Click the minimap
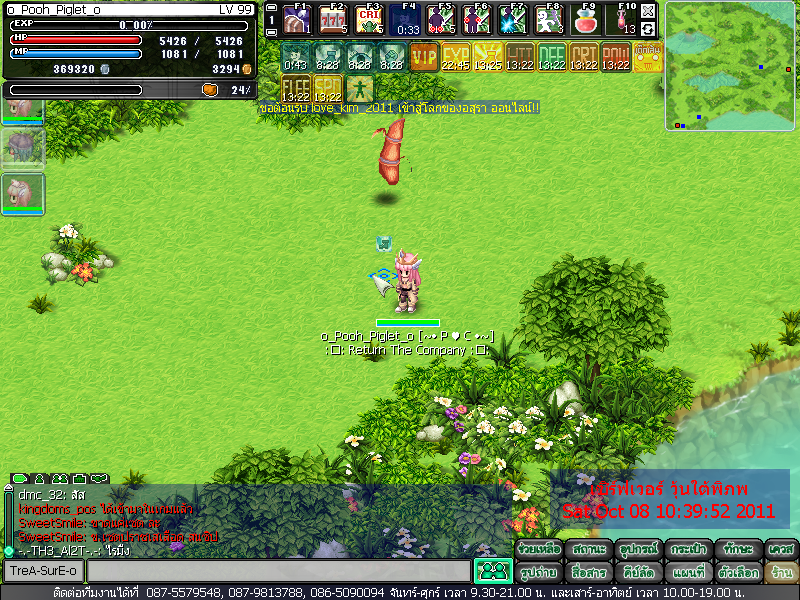Viewport: 800px width, 600px height. (731, 66)
